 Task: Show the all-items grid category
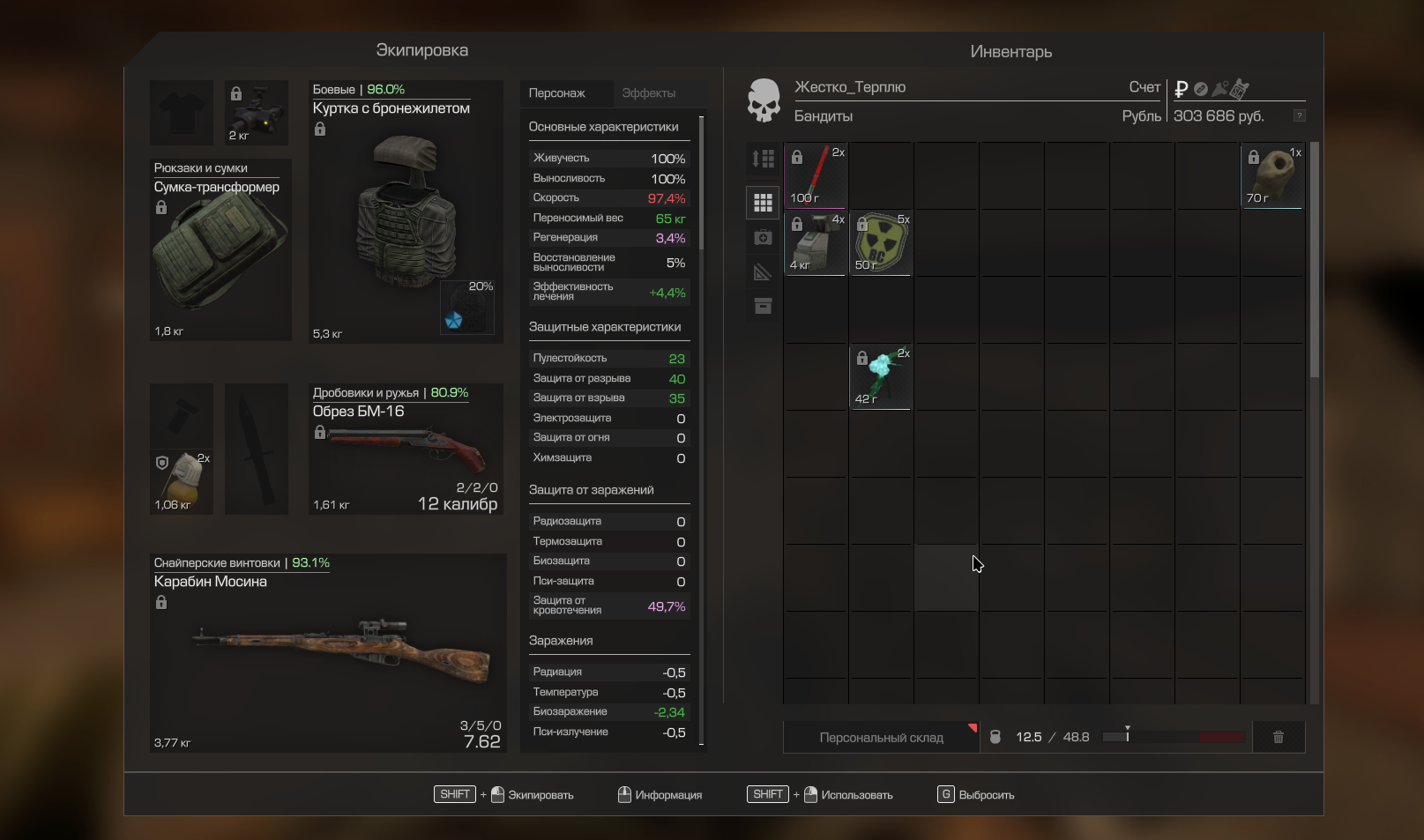[x=763, y=203]
